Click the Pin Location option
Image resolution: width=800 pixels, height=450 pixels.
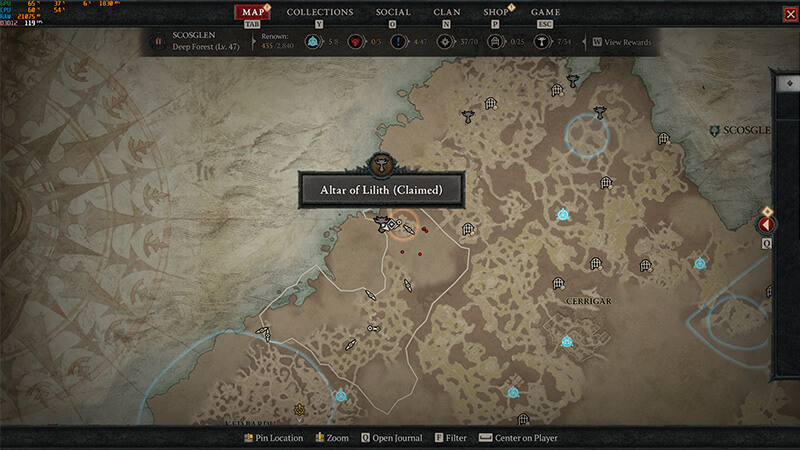[274, 438]
